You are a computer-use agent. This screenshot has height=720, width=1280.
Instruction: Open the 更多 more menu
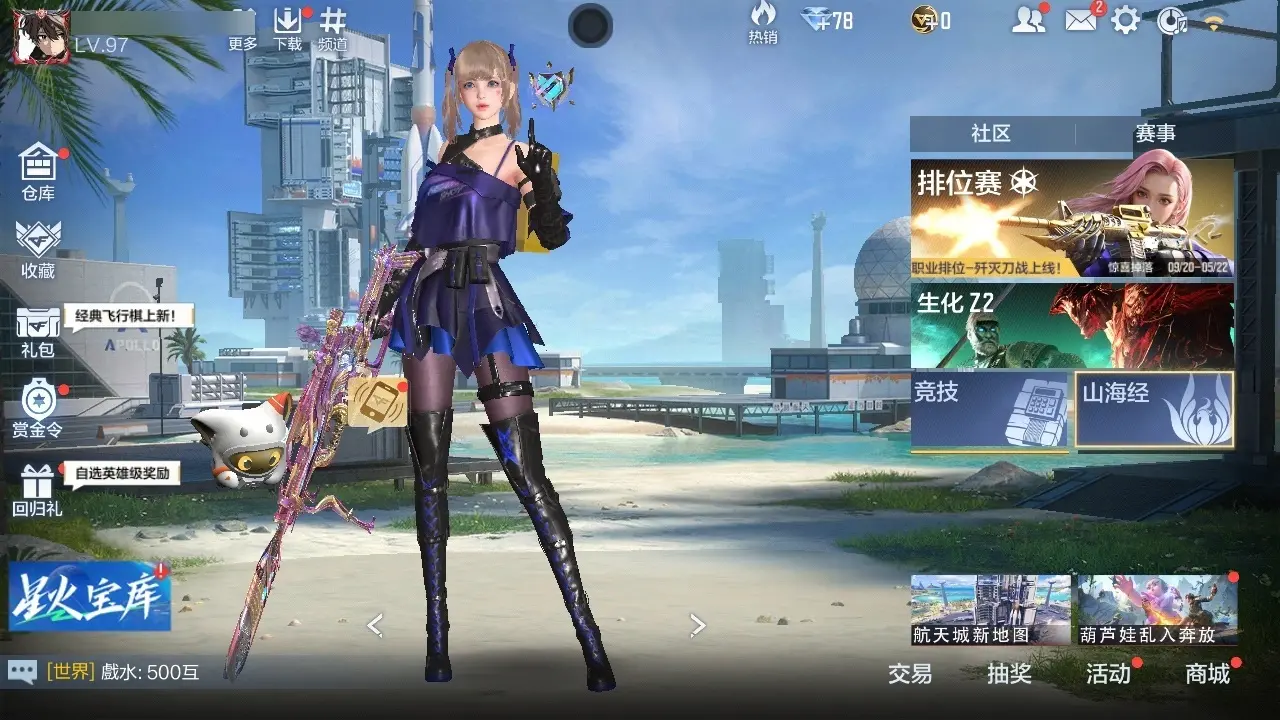click(x=243, y=28)
